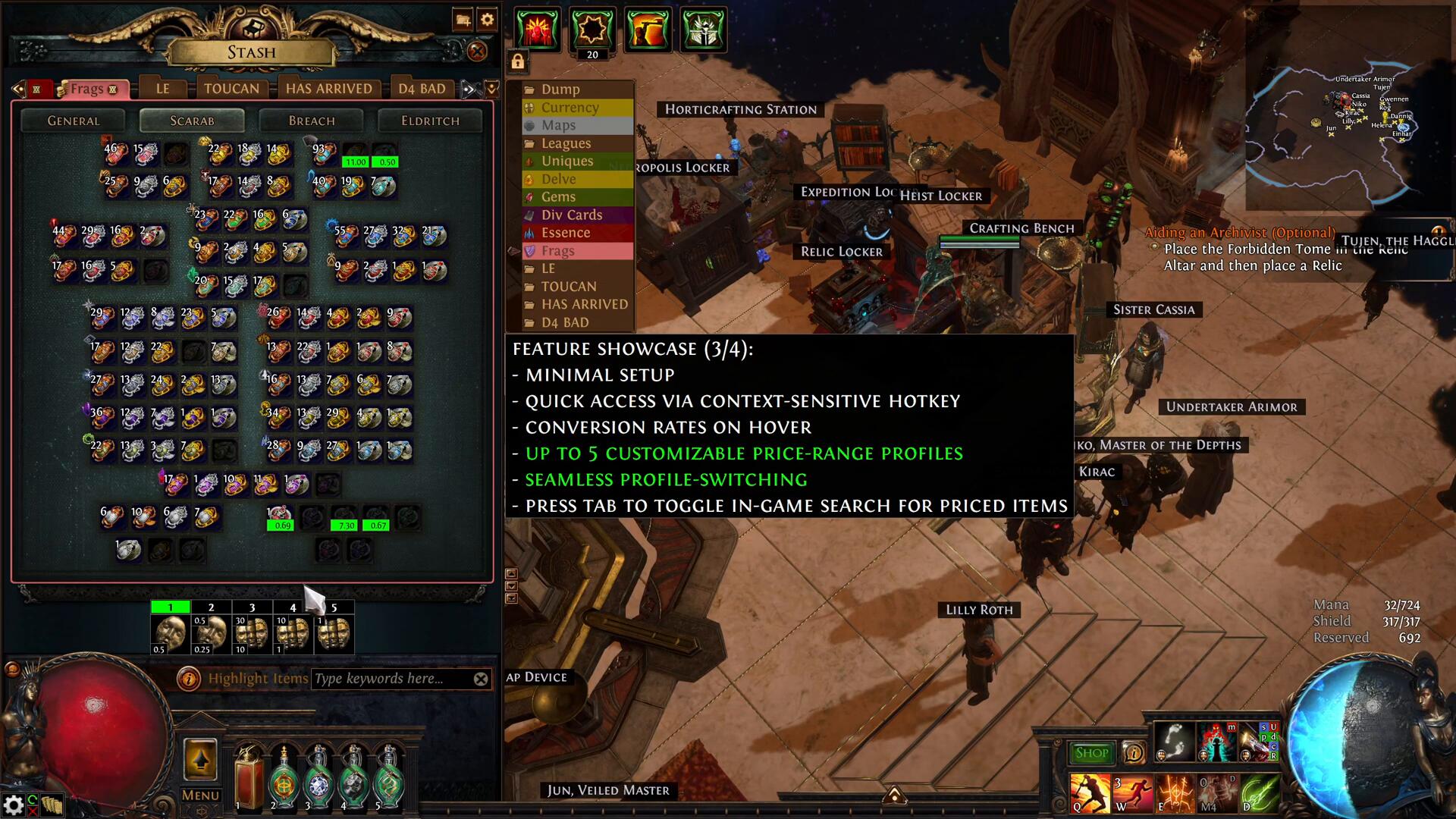Close the Stash window

(477, 51)
